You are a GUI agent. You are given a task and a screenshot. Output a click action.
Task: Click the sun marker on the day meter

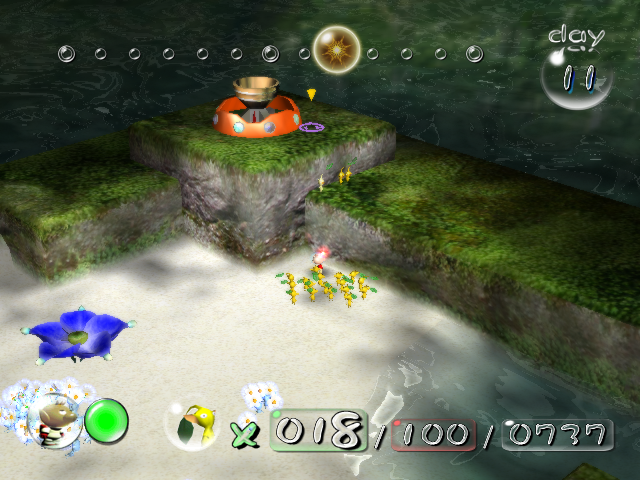tap(337, 48)
